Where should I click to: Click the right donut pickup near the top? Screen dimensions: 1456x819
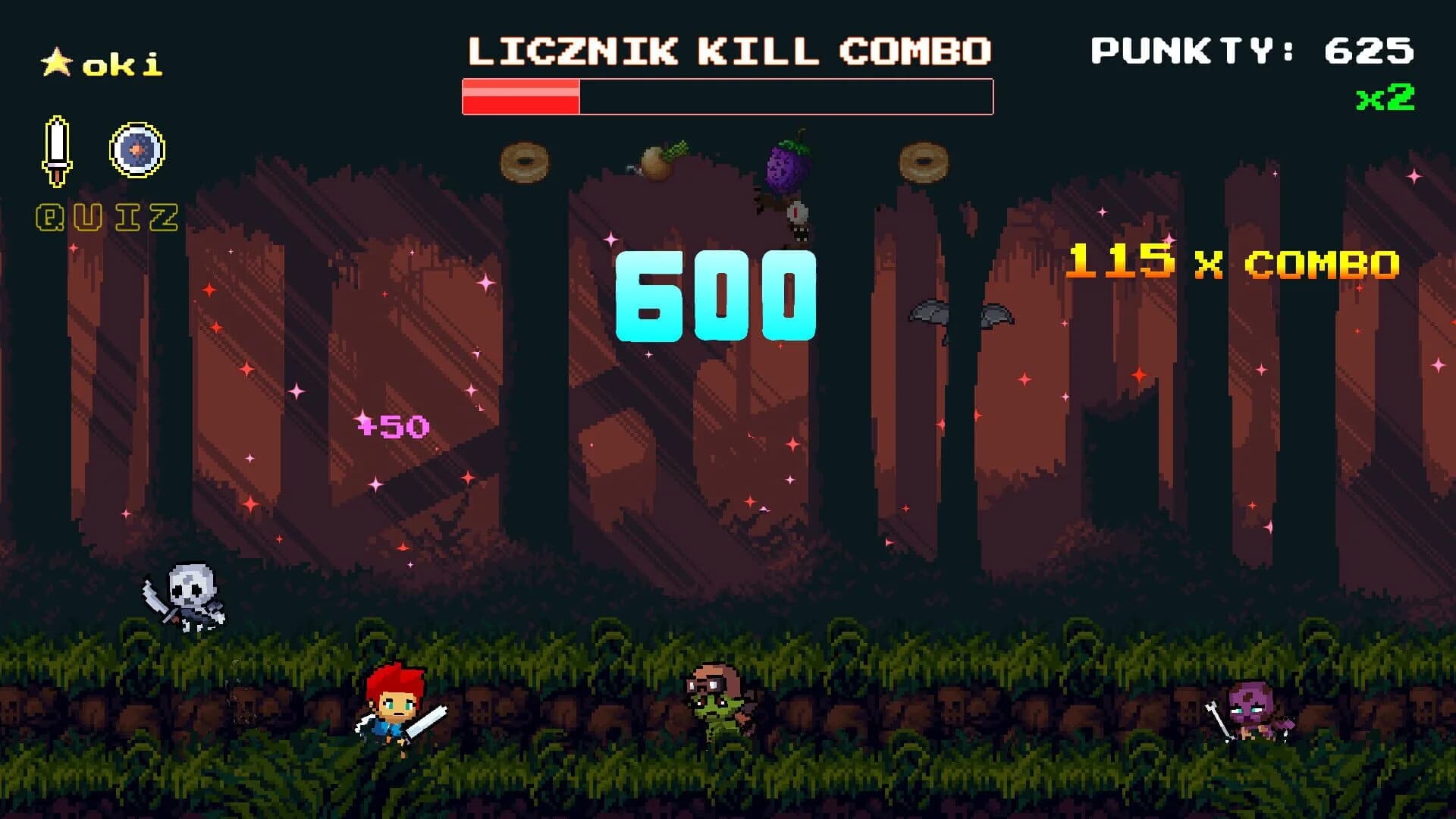(x=923, y=162)
